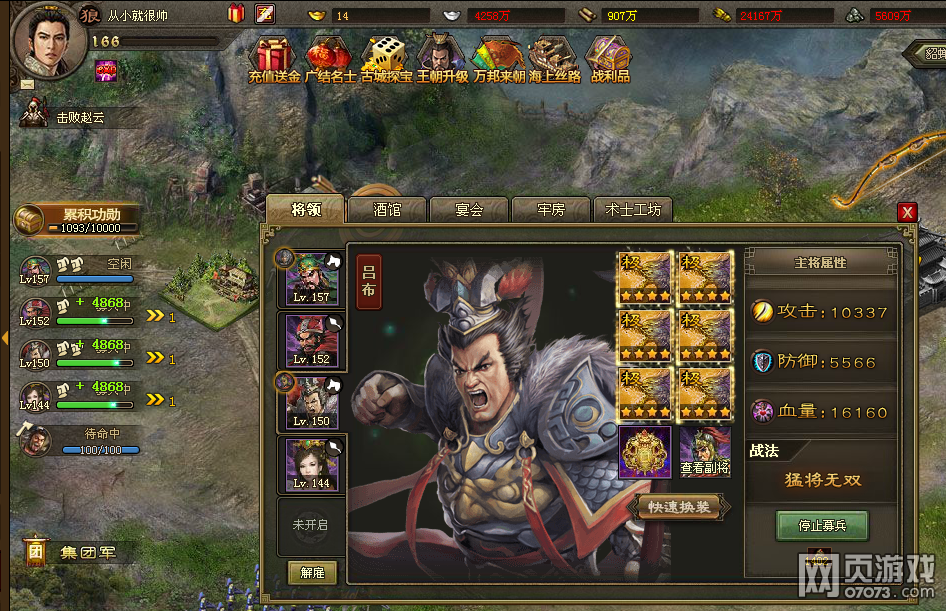Open the 战利品 treasure chest
The height and width of the screenshot is (611, 946).
610,60
